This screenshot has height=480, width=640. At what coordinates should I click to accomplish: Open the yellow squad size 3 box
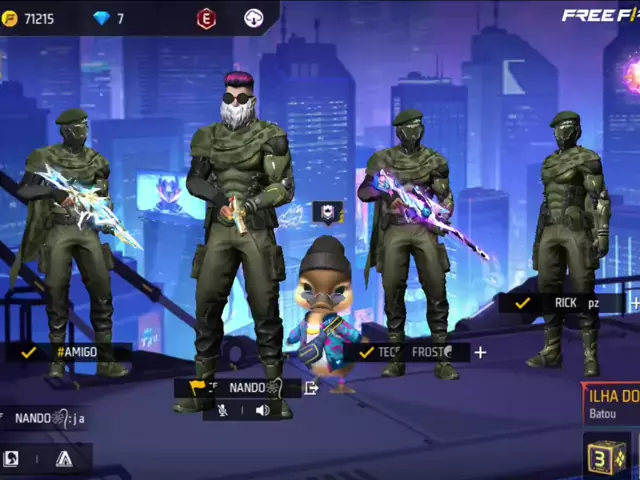pos(607,457)
